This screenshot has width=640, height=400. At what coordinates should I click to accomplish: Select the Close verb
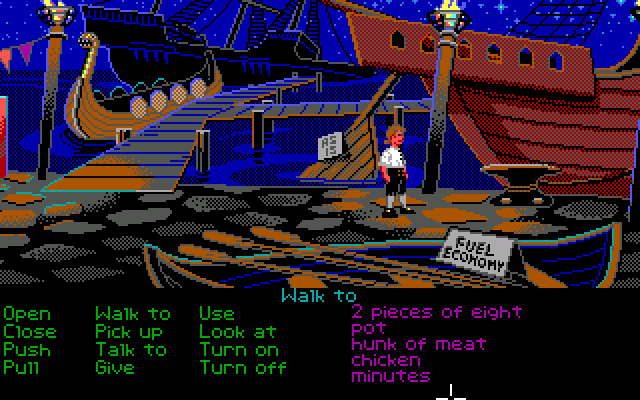[30, 331]
